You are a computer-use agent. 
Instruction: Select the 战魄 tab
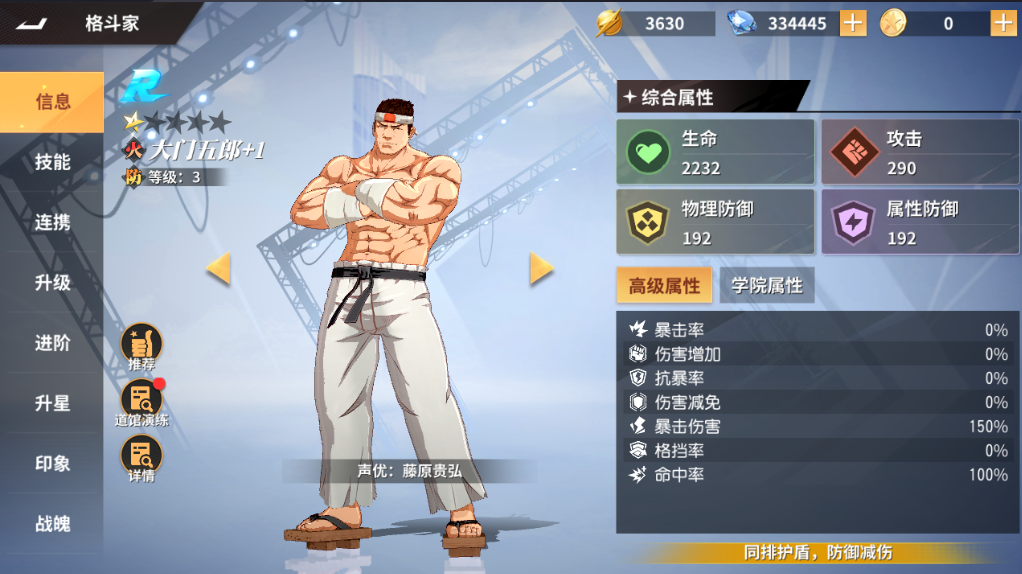[x=53, y=524]
